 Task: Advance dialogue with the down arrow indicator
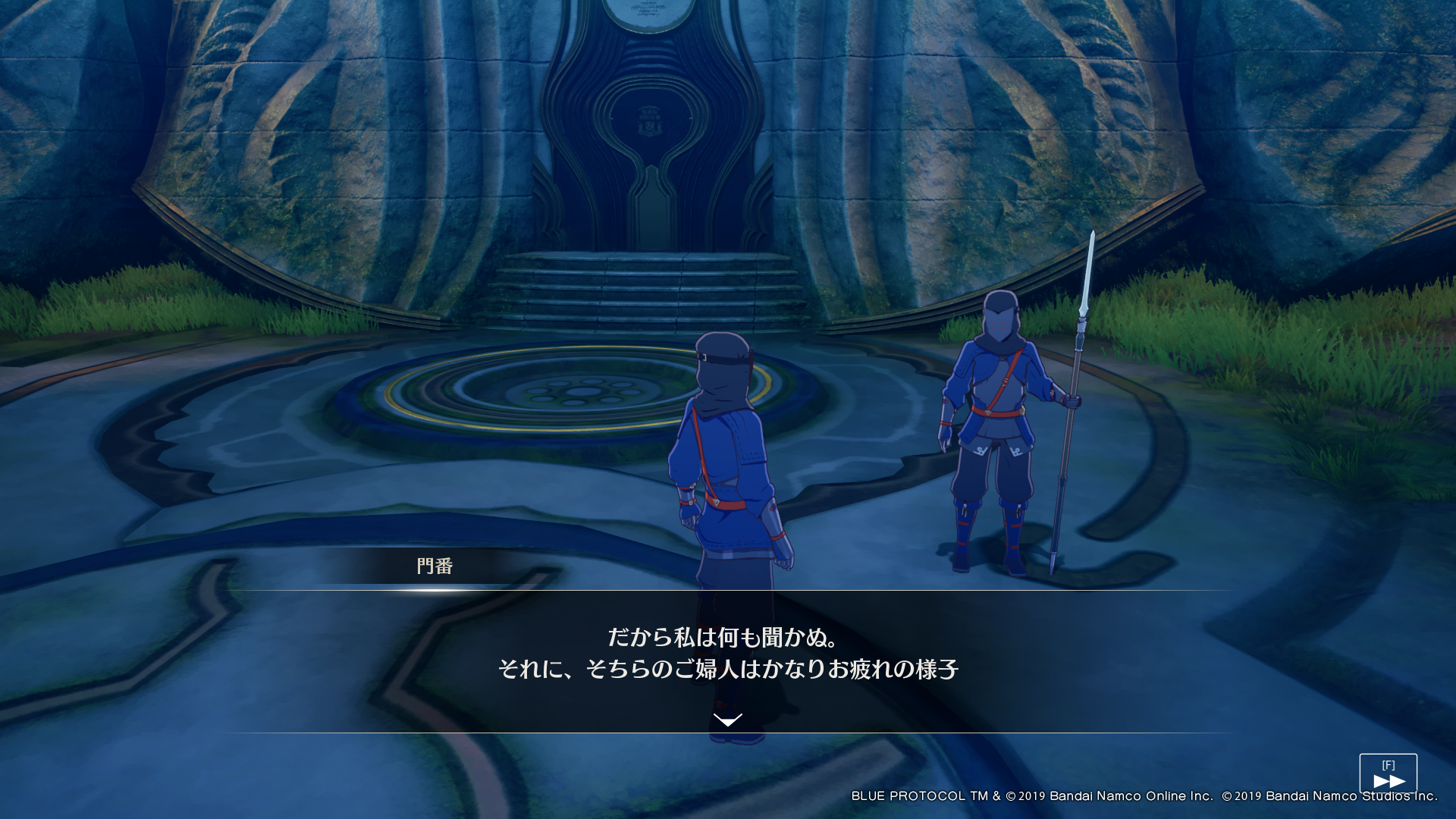click(x=727, y=720)
